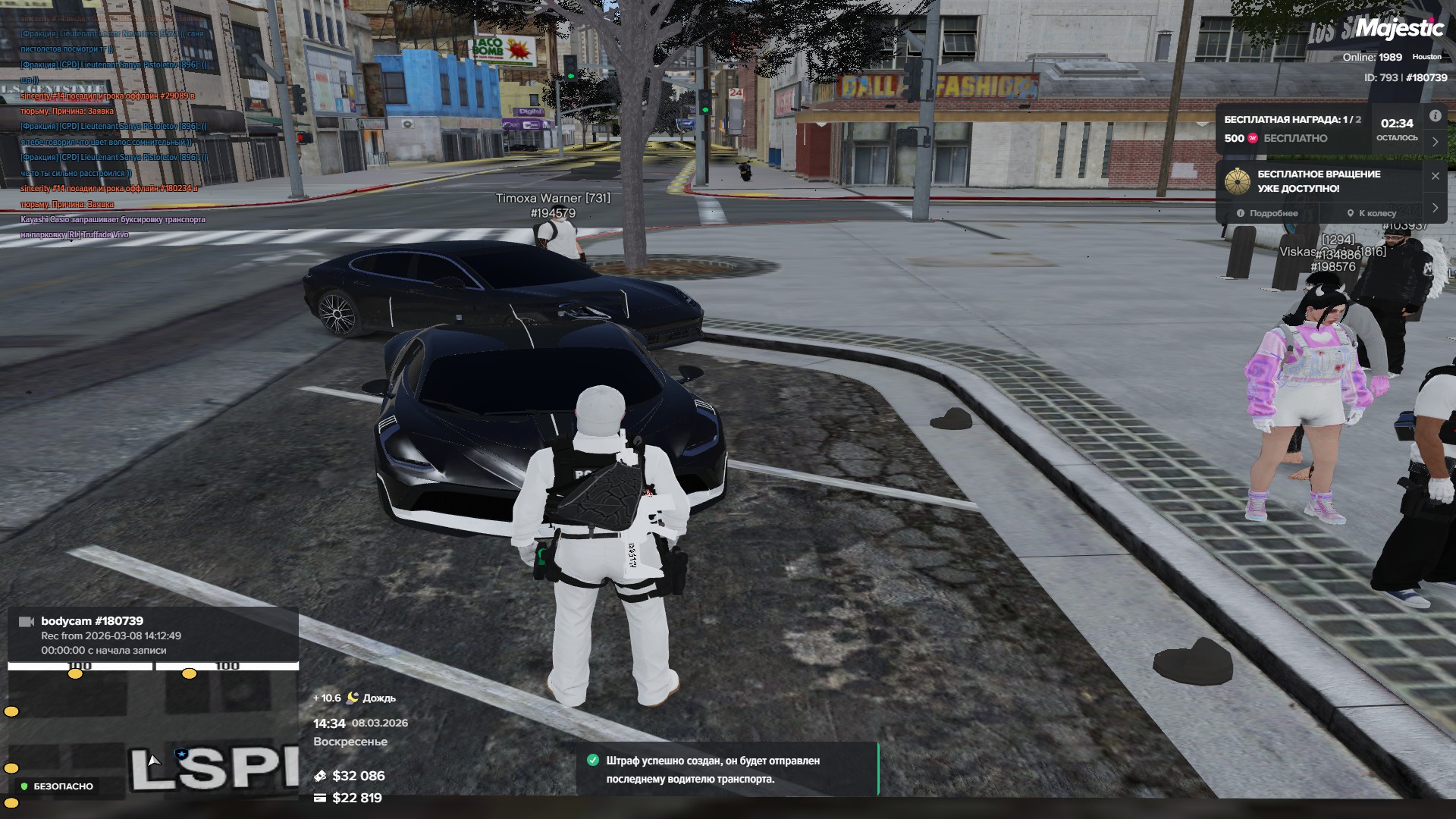
Task: Open the free reward 500 coins panel
Action: [1293, 129]
